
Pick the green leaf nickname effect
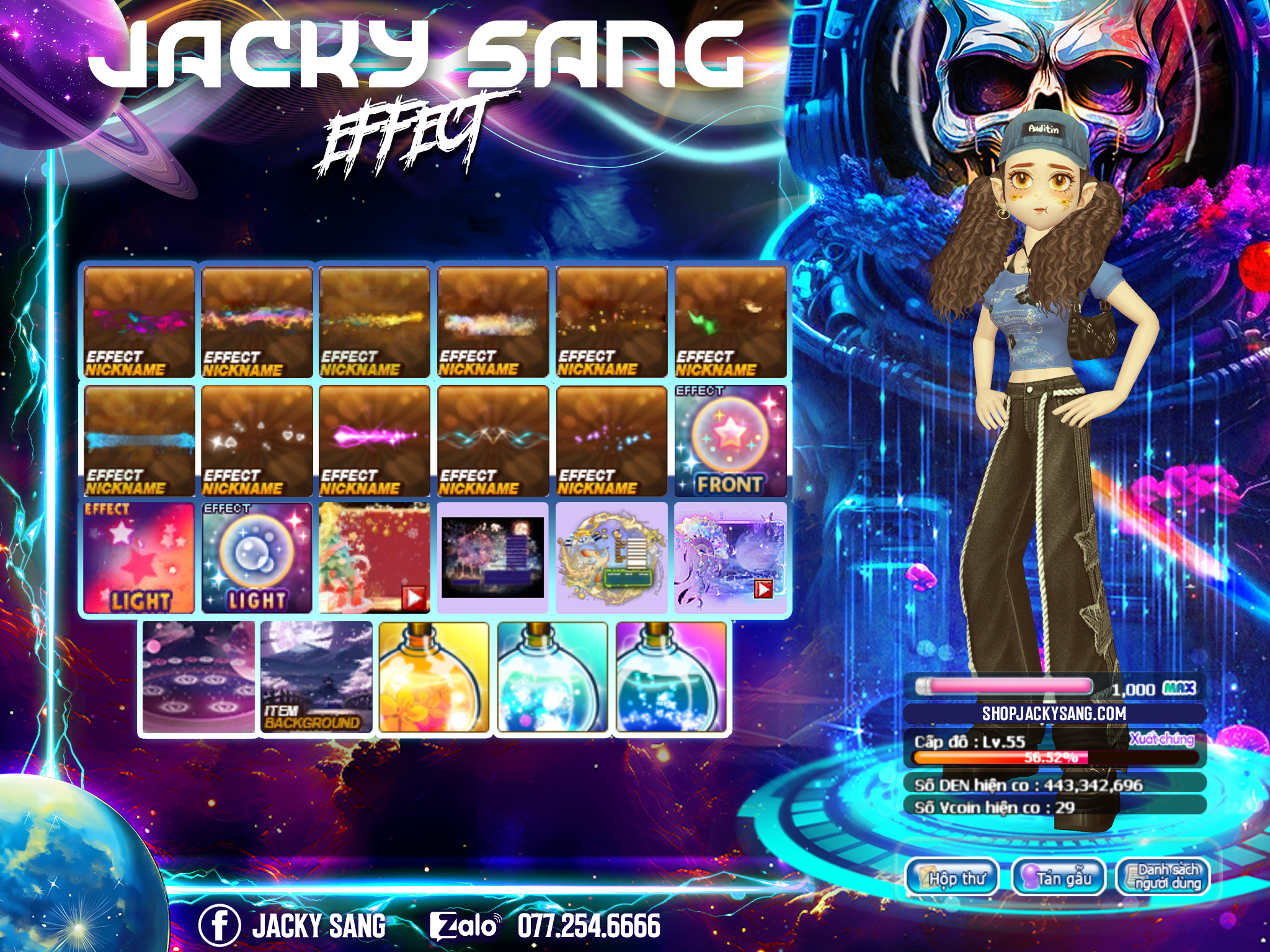coord(730,322)
